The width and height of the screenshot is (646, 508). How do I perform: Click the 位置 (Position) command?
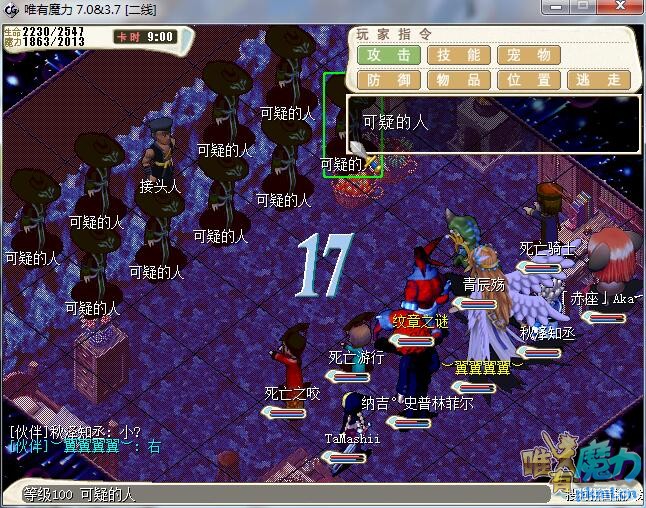pos(529,80)
